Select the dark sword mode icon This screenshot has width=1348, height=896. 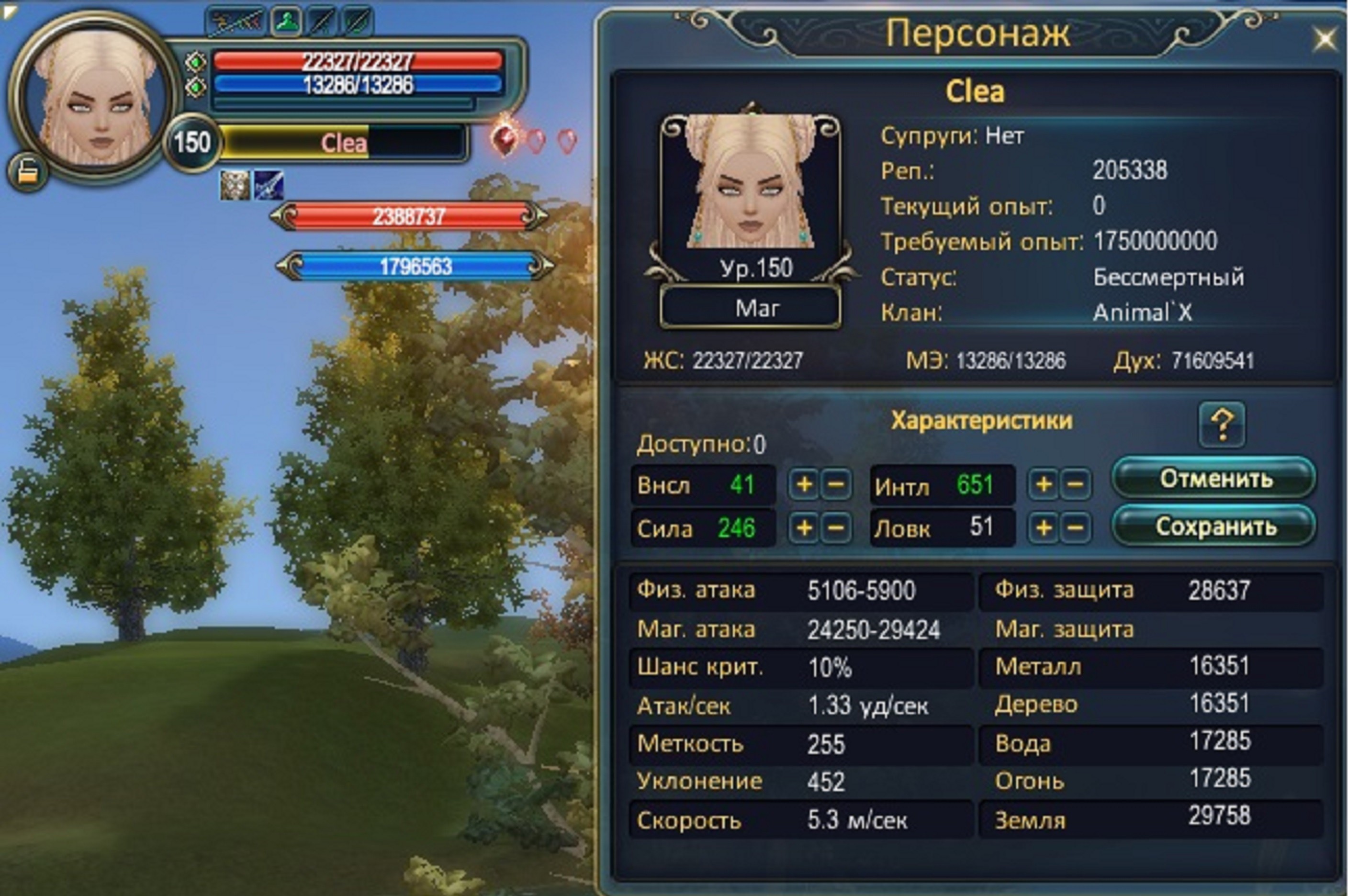pos(321,22)
